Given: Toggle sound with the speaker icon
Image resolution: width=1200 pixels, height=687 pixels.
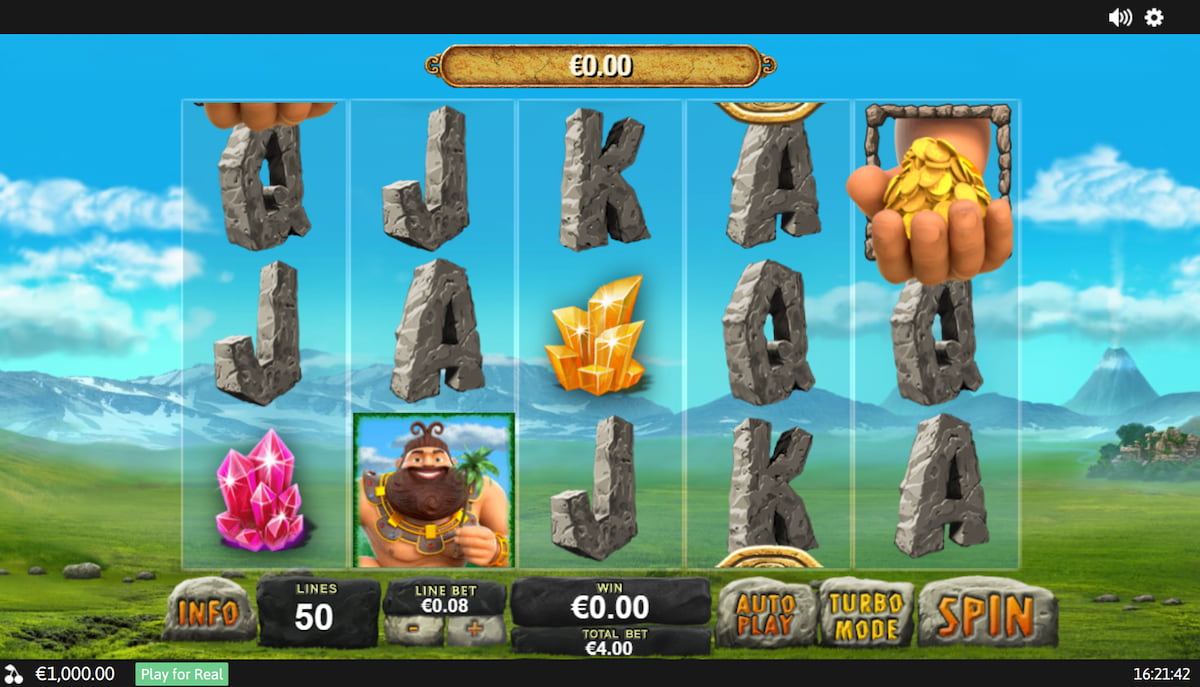Looking at the screenshot, I should point(1120,17).
